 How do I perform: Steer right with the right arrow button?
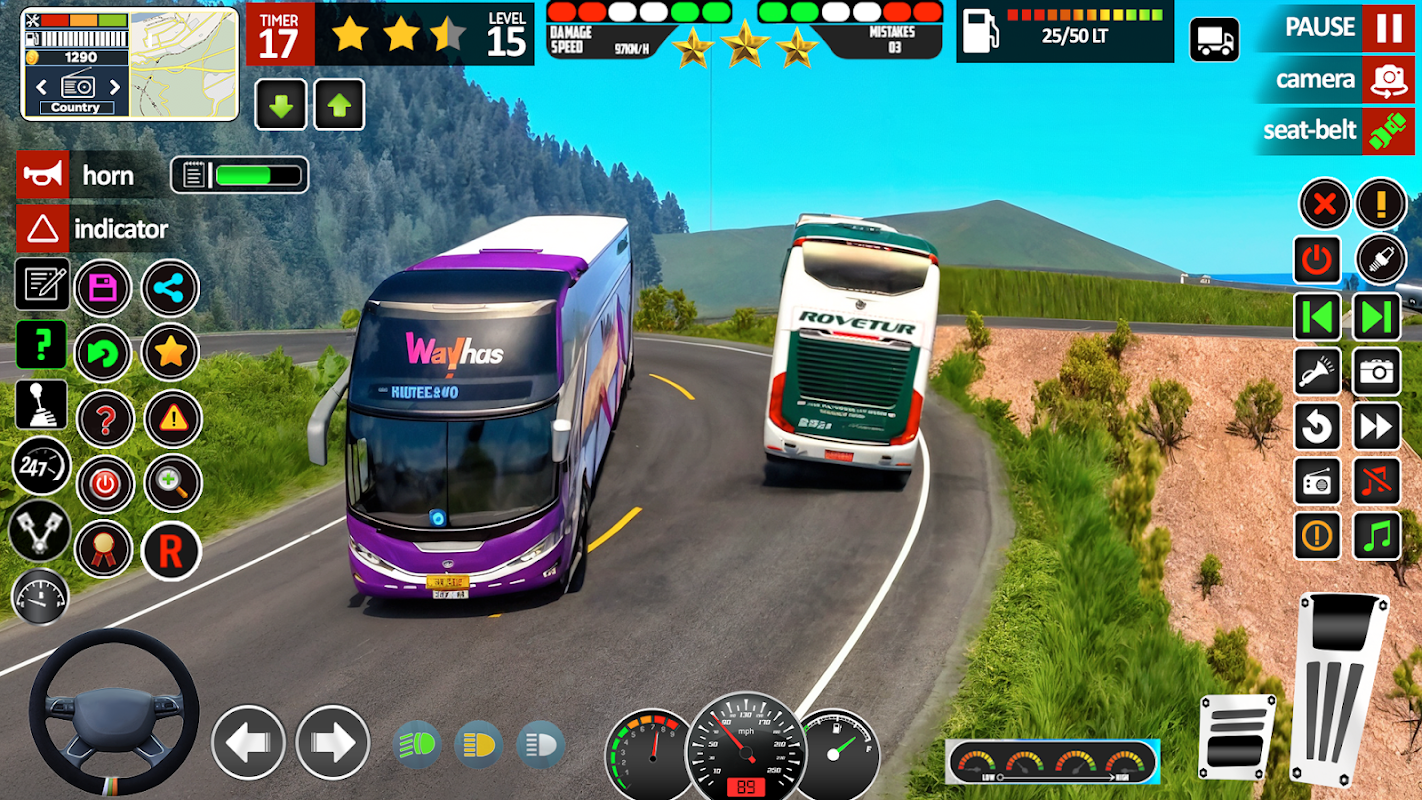332,742
